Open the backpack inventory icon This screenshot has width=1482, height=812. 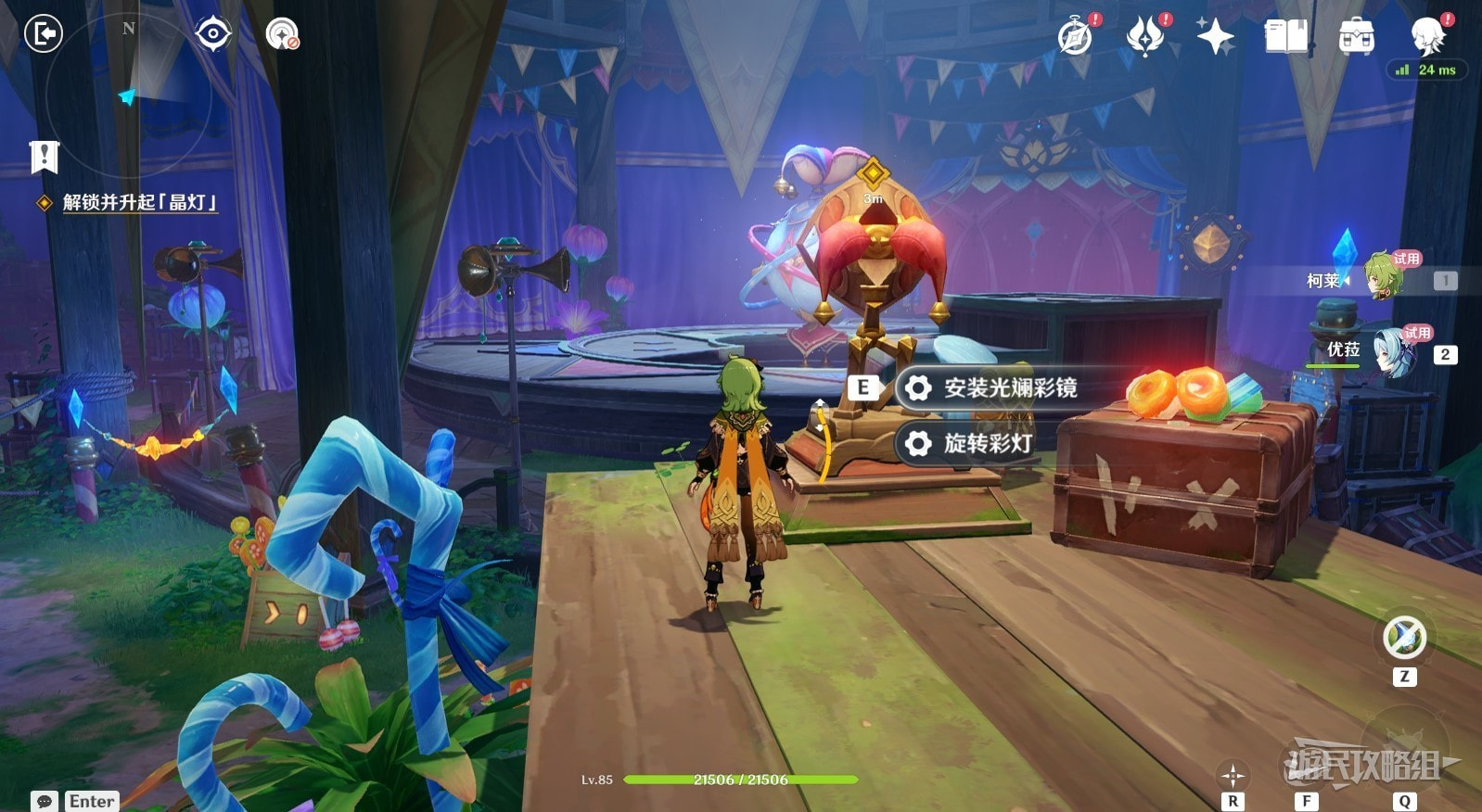click(x=1356, y=37)
